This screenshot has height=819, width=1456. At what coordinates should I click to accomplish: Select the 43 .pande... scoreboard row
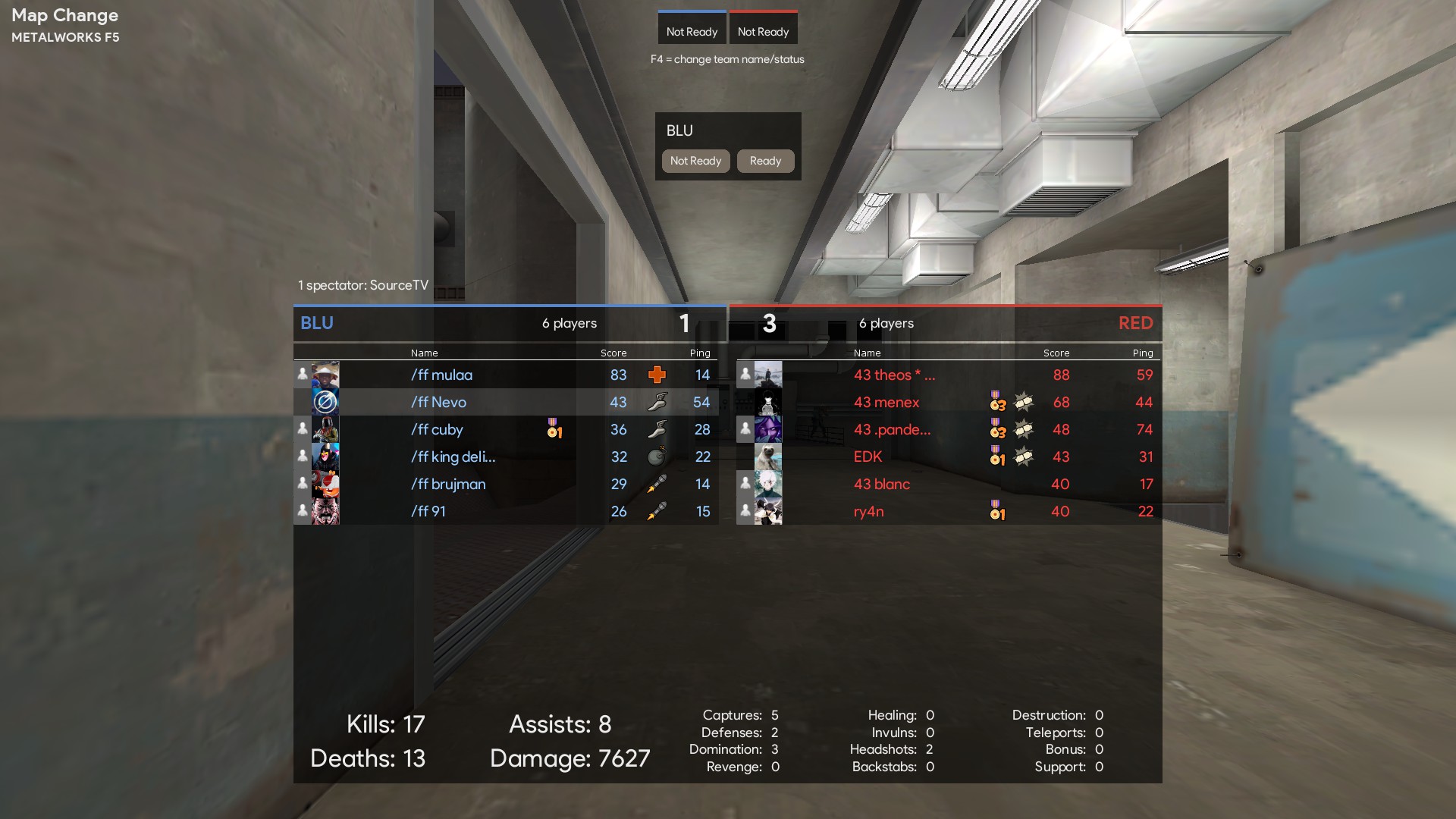point(892,429)
